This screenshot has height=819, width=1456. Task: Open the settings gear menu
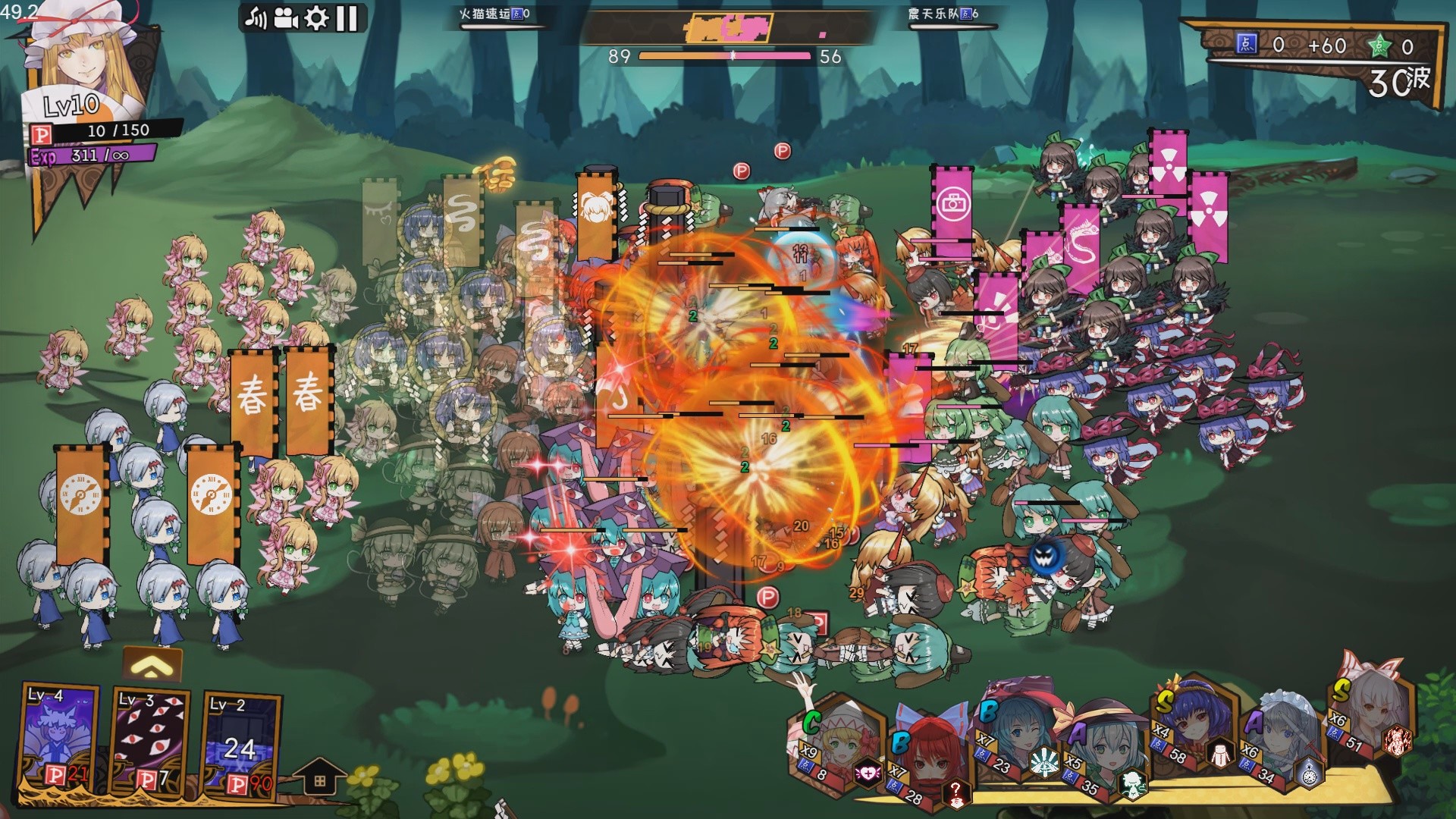[316, 17]
